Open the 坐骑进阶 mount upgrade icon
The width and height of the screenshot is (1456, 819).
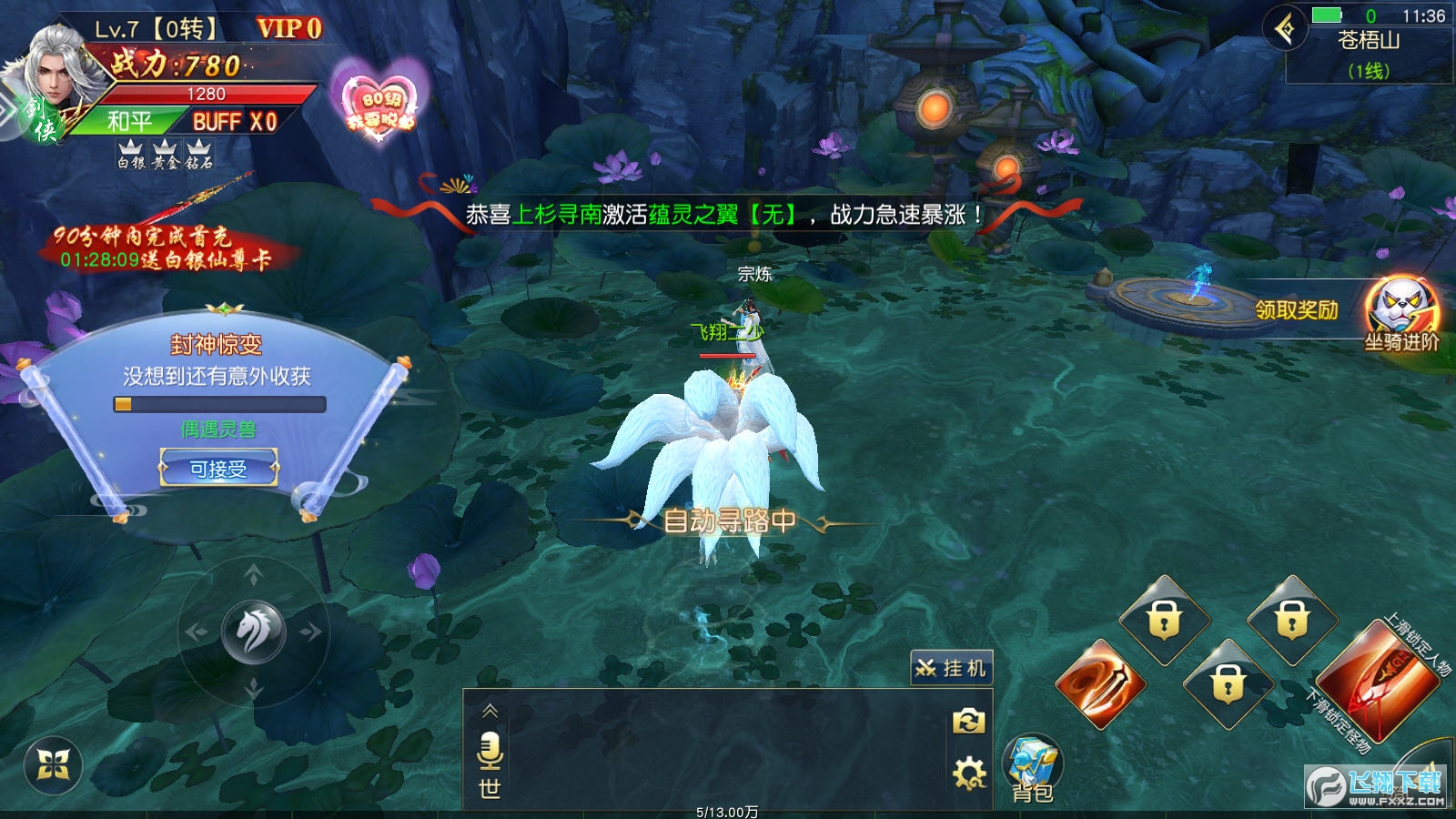(x=1401, y=314)
